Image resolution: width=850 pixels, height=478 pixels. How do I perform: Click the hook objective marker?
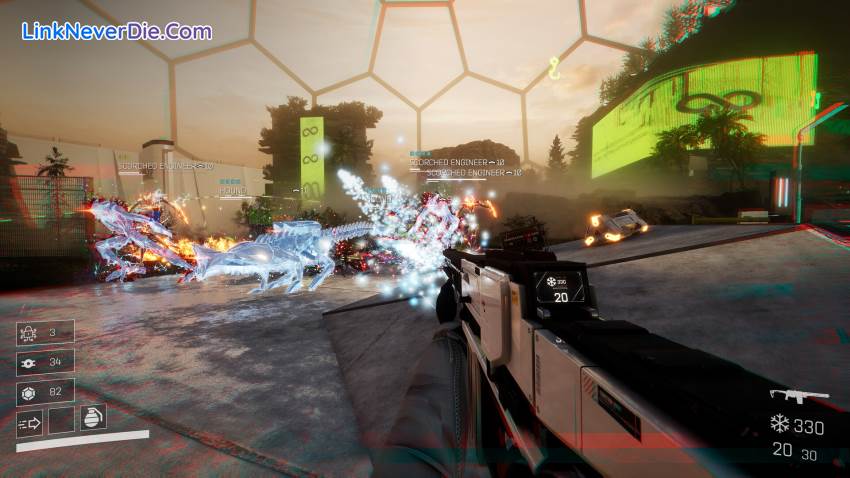click(x=554, y=67)
